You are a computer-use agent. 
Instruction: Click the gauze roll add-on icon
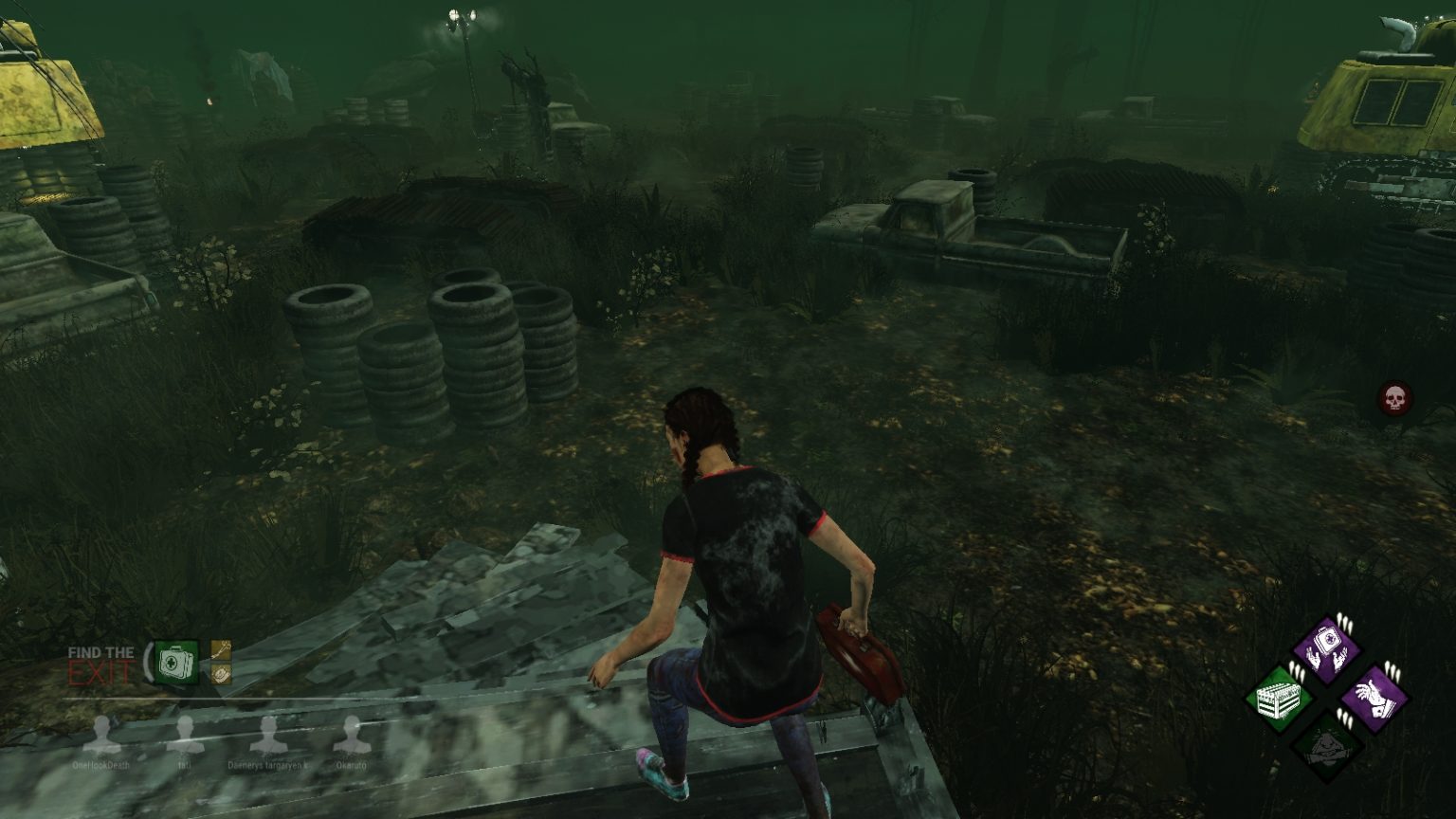pyautogui.click(x=221, y=673)
